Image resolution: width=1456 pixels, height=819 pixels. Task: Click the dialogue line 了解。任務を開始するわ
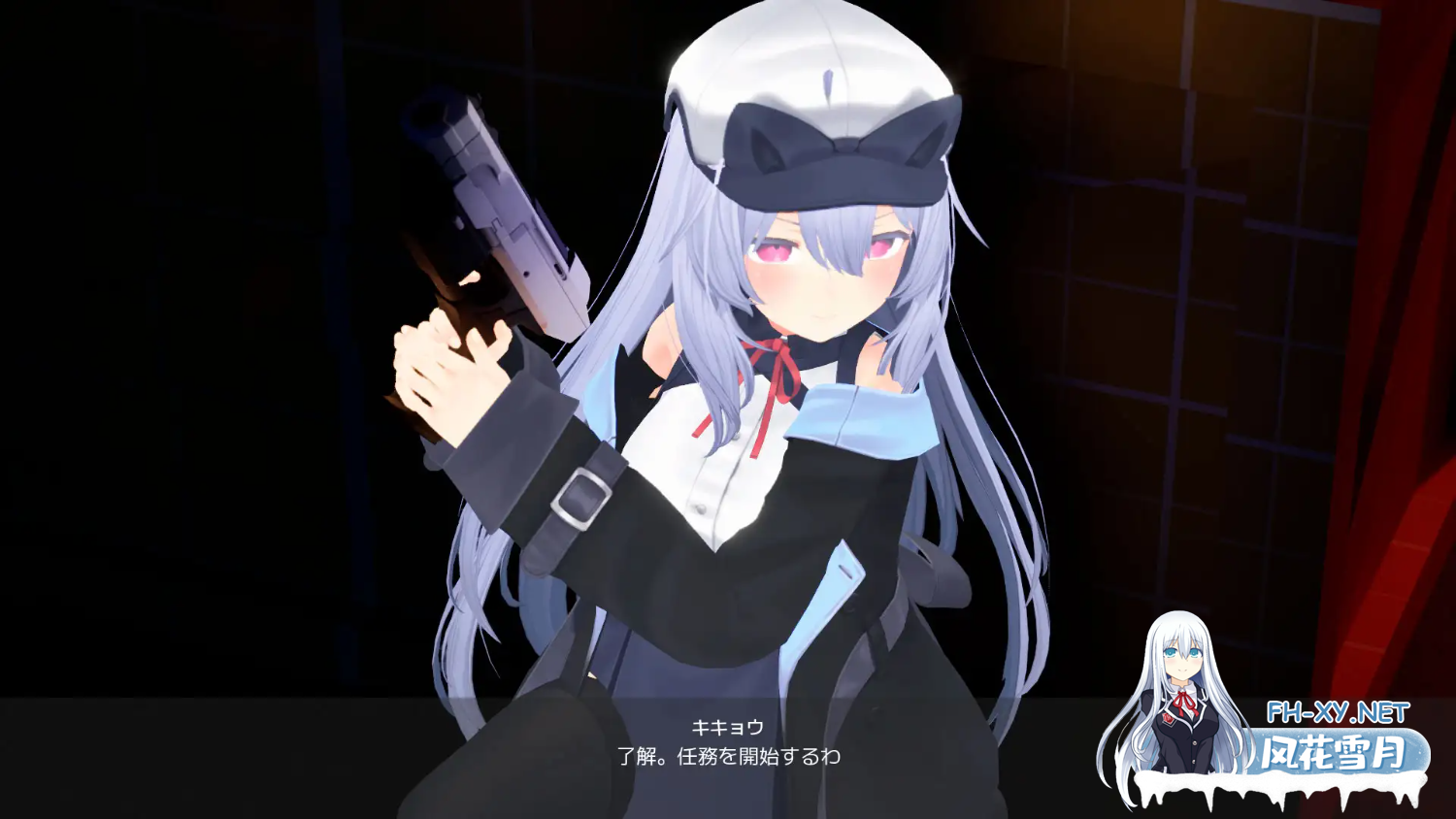pos(732,755)
